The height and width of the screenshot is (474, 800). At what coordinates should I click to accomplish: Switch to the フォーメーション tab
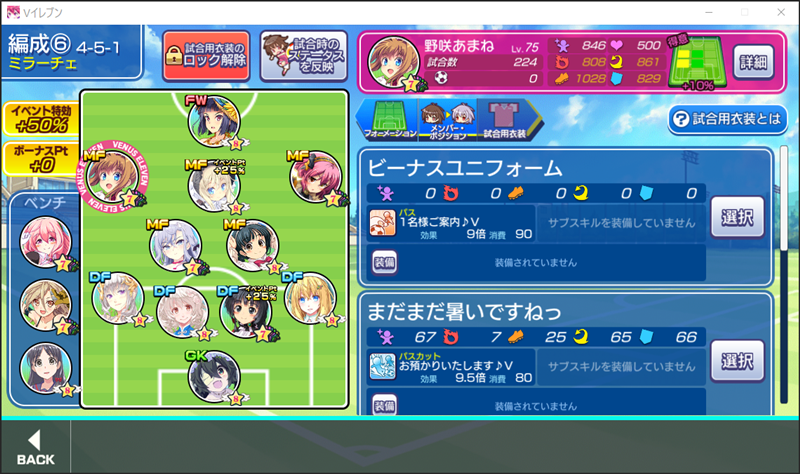point(389,120)
